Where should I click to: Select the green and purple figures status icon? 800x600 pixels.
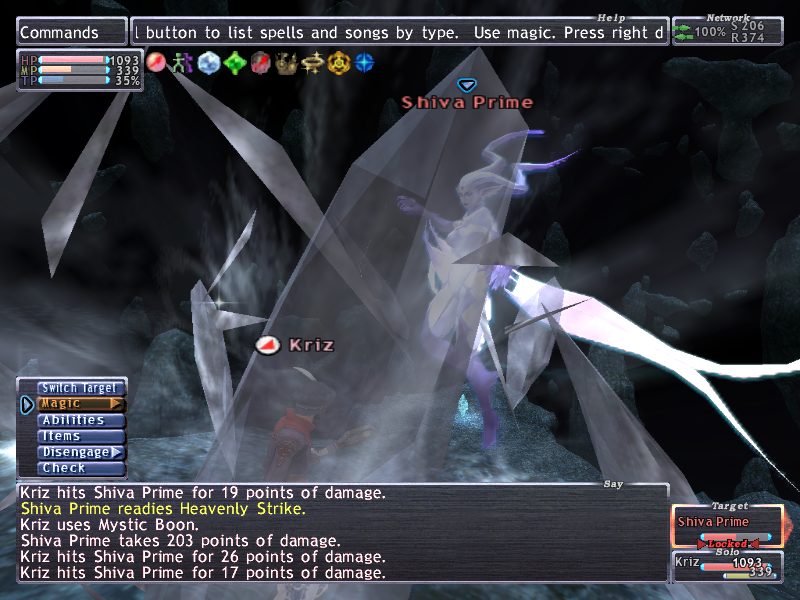pos(182,62)
